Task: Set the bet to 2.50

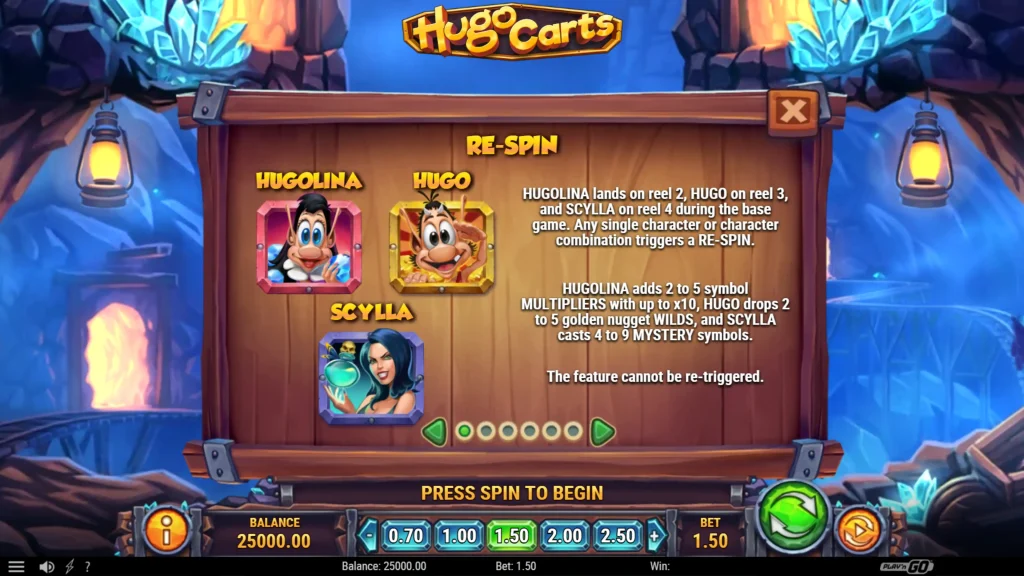Action: pyautogui.click(x=618, y=535)
